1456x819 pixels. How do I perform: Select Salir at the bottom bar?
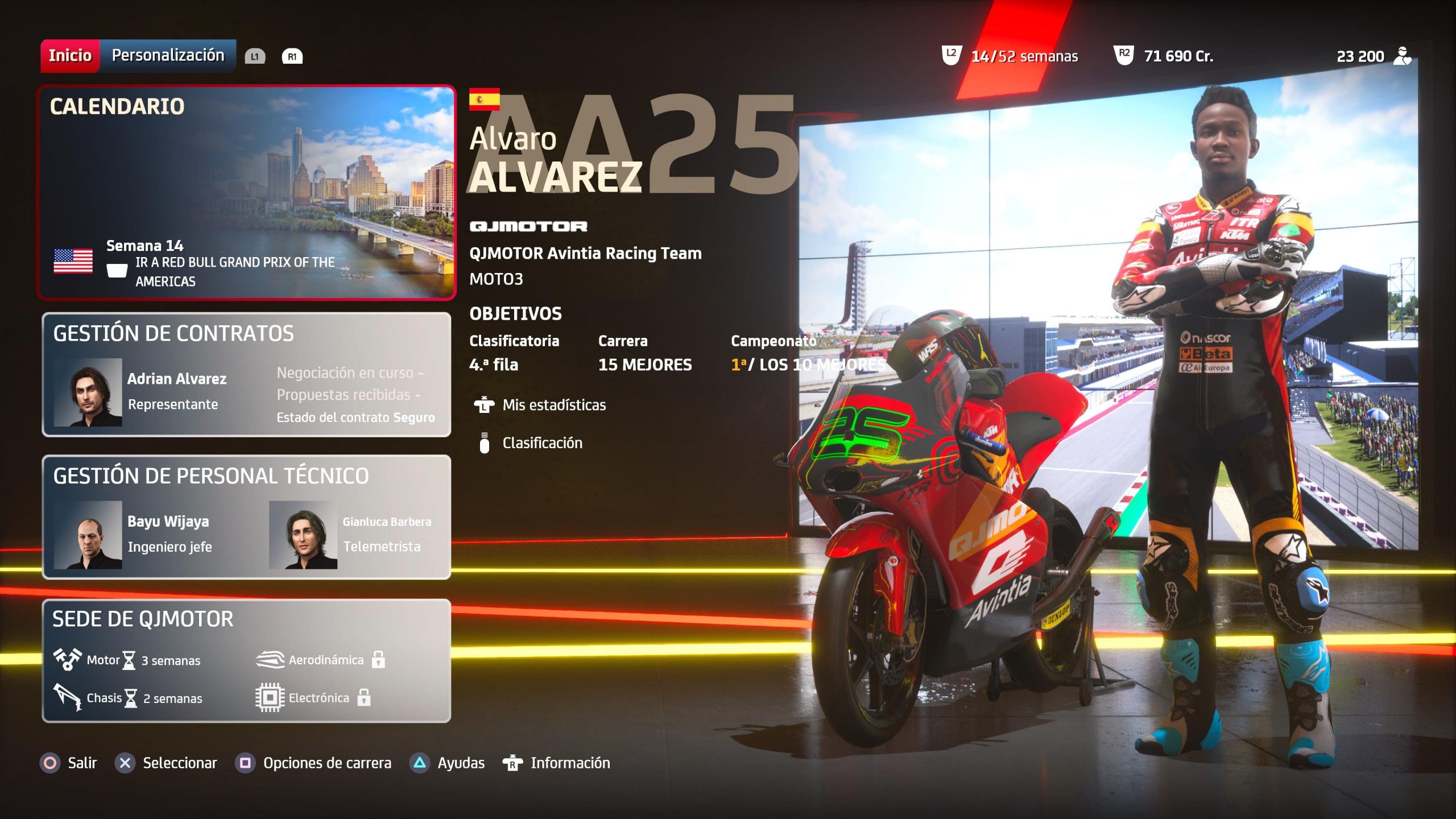tap(69, 763)
